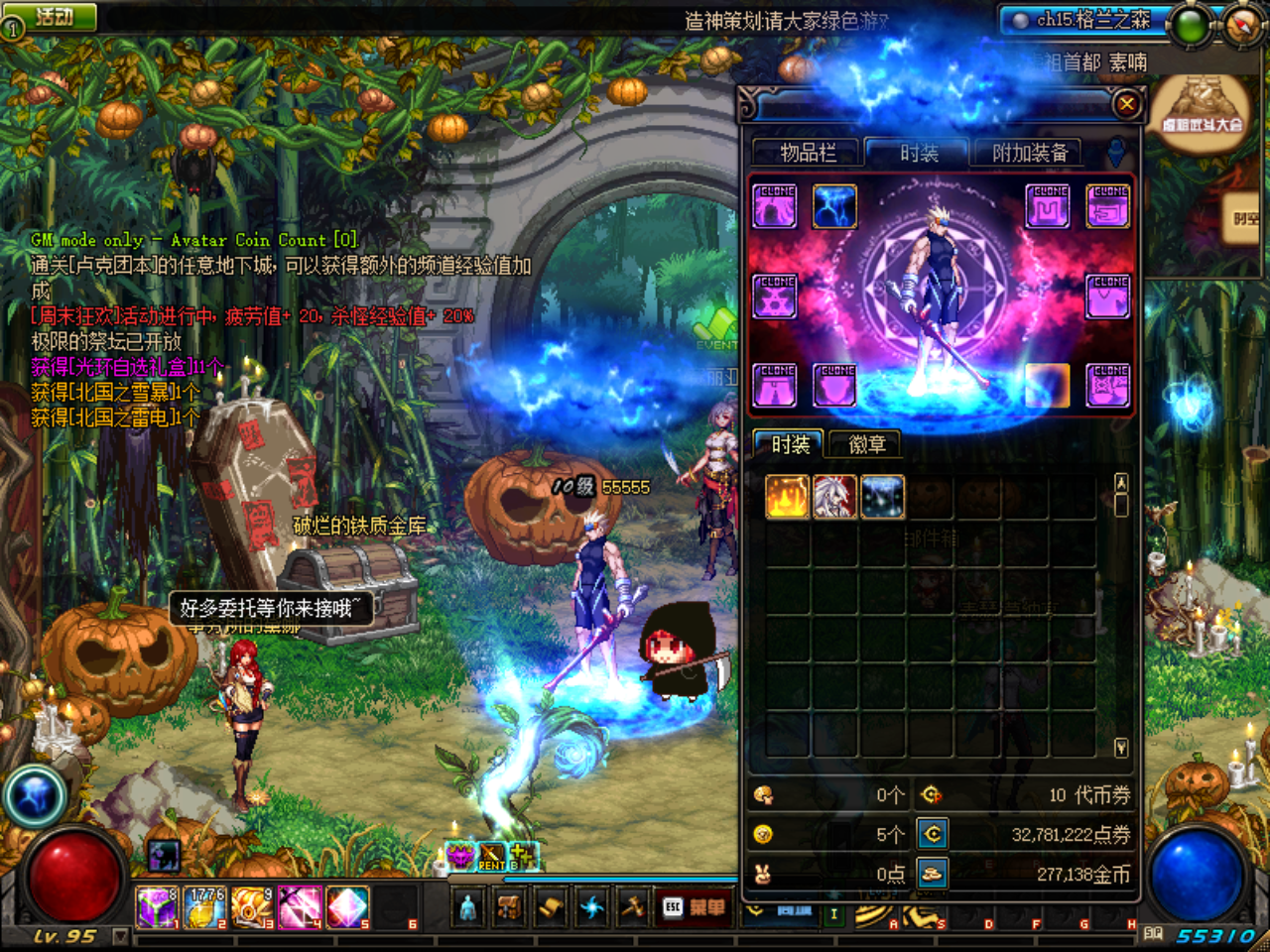Image resolution: width=1270 pixels, height=952 pixels.
Task: Click the 金币 gold coin icon
Action: pyautogui.click(x=933, y=875)
